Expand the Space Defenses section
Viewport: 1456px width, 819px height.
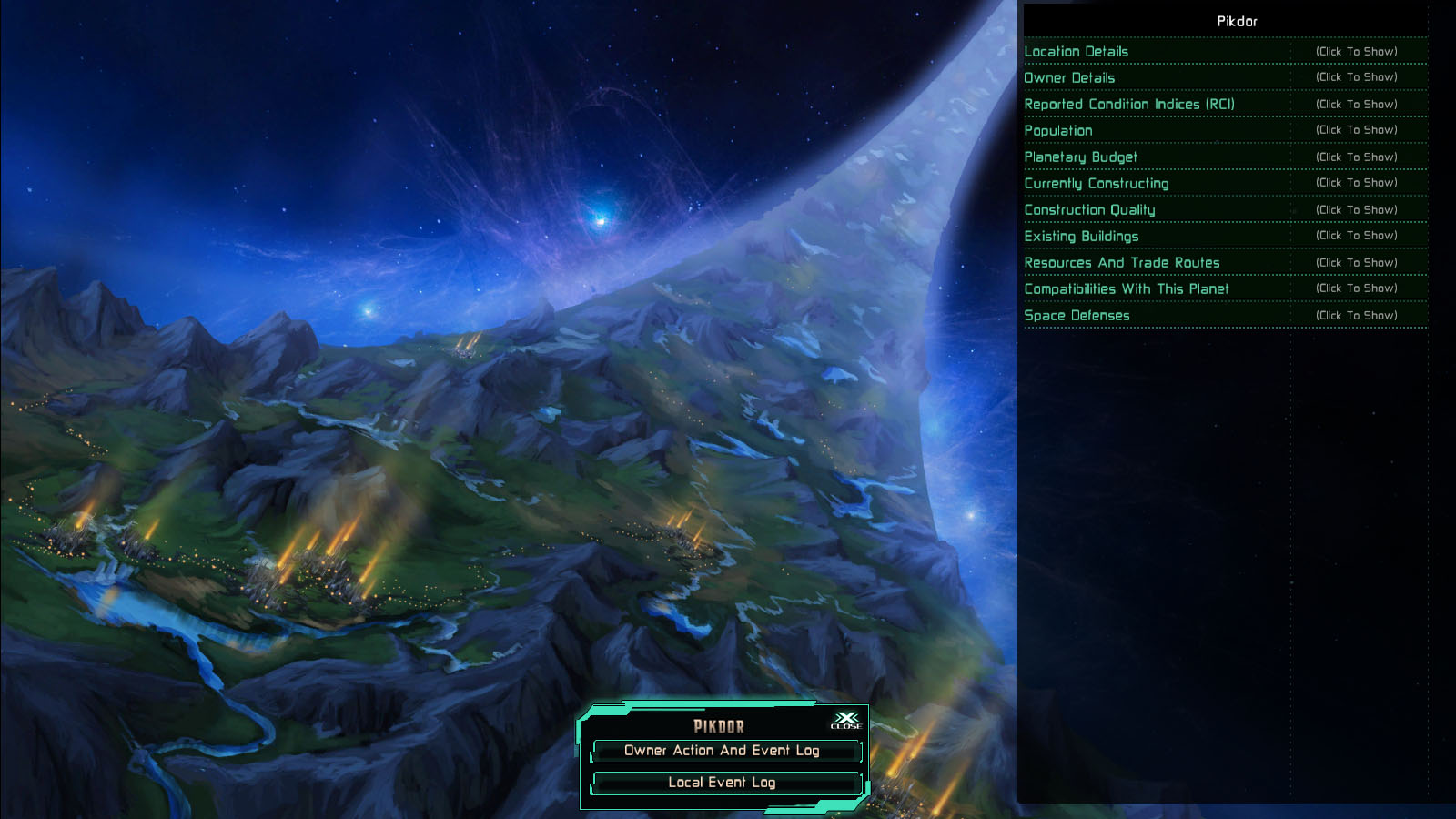(x=1077, y=315)
